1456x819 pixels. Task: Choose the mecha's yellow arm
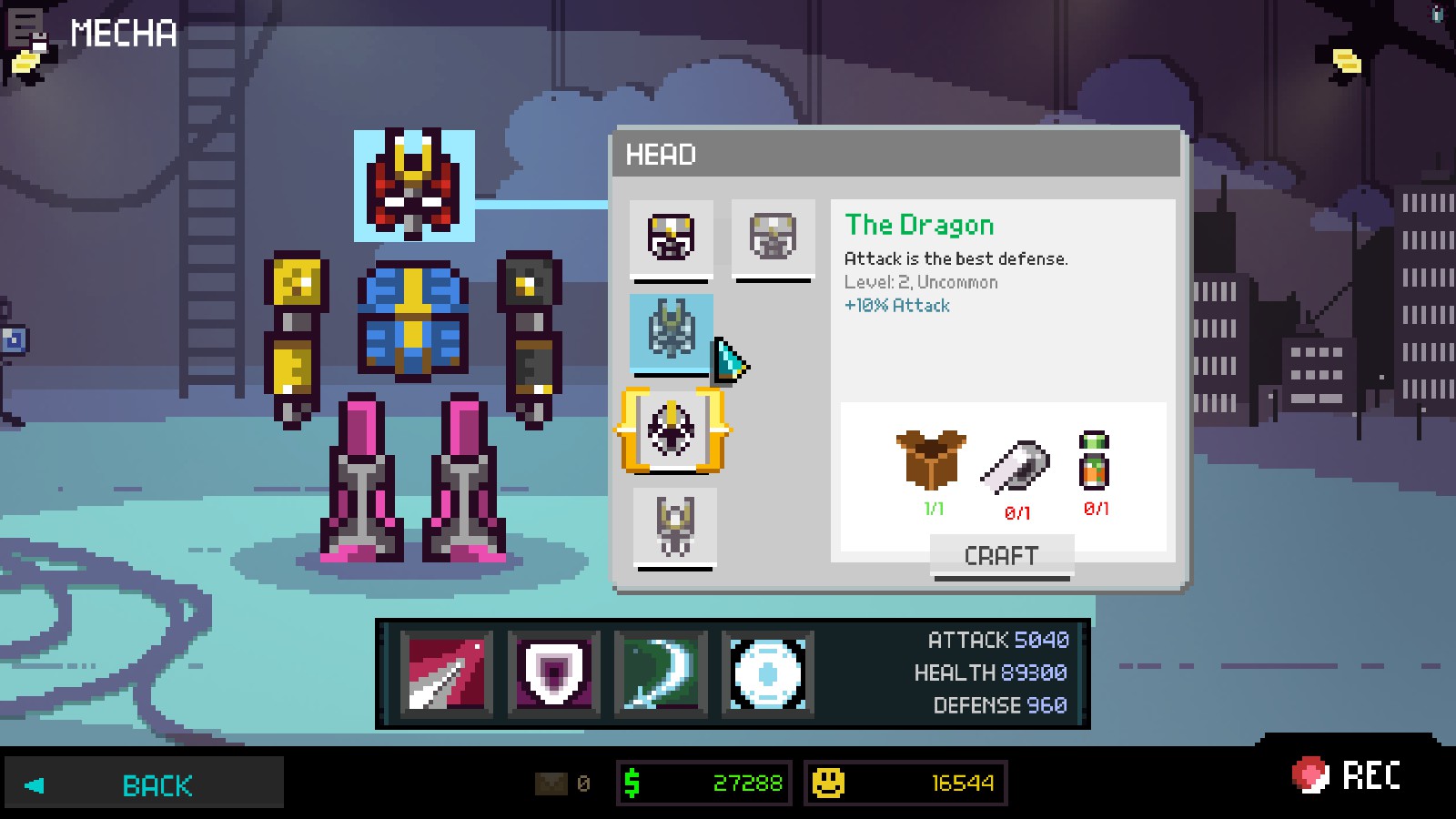[x=295, y=337]
